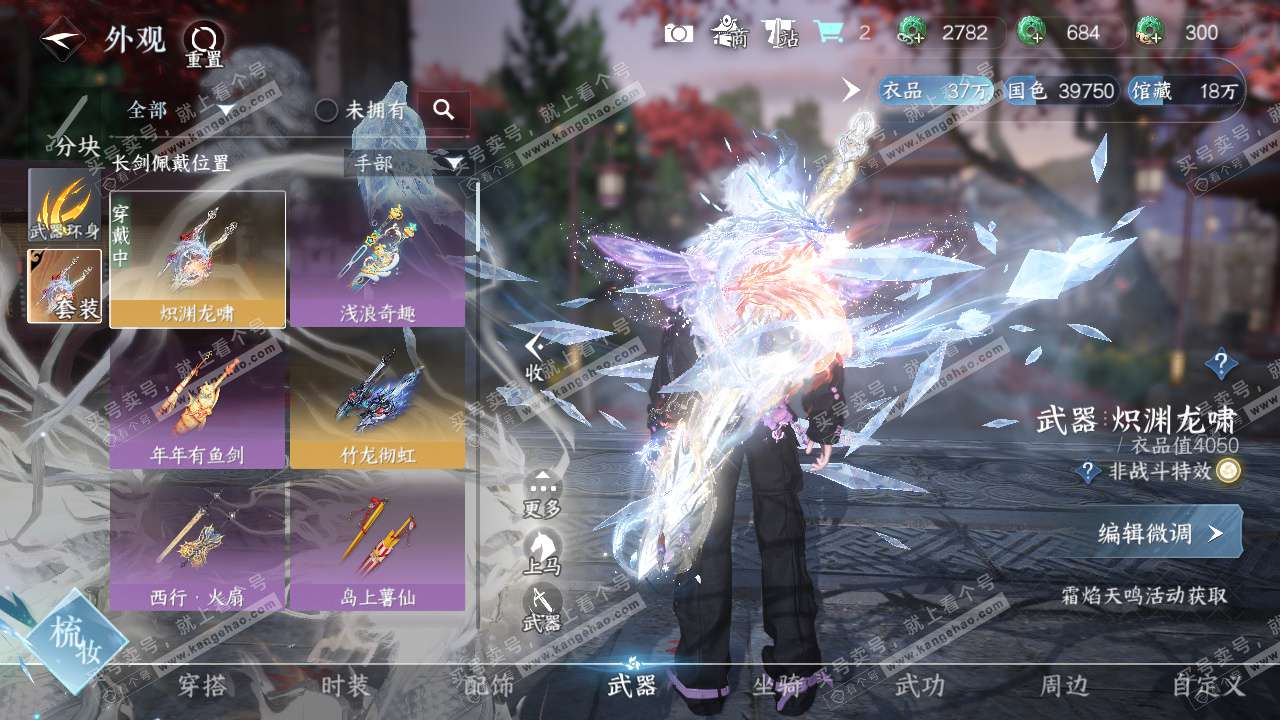Open the 更多 options button

542,494
